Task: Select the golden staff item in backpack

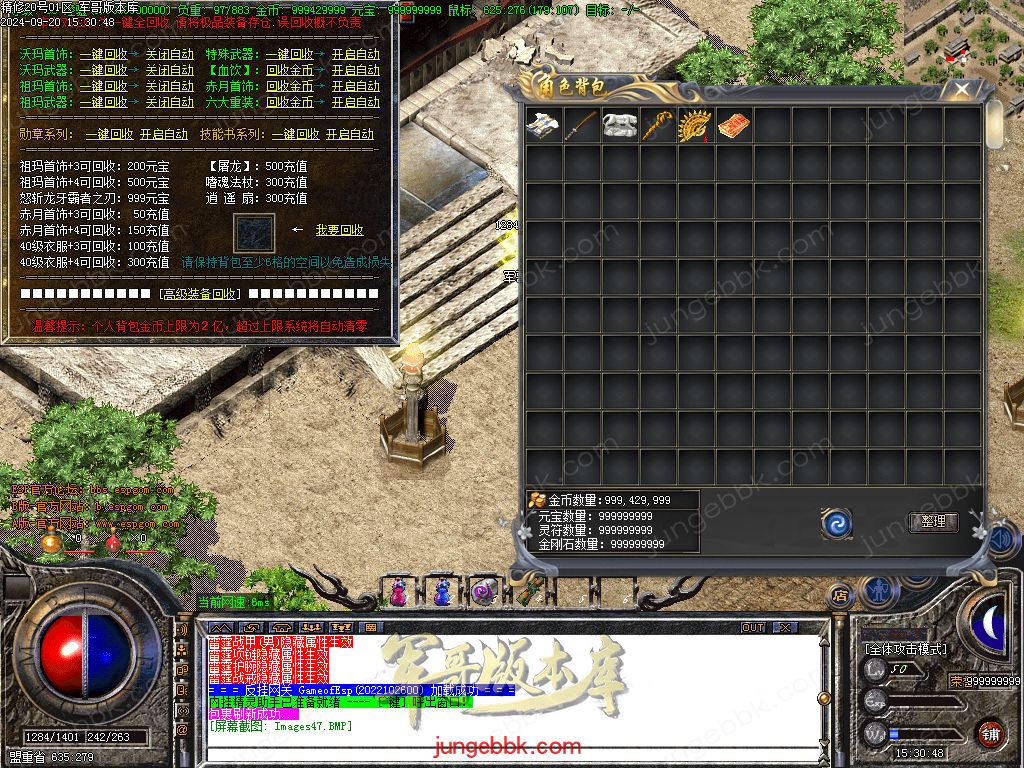Action: click(658, 126)
